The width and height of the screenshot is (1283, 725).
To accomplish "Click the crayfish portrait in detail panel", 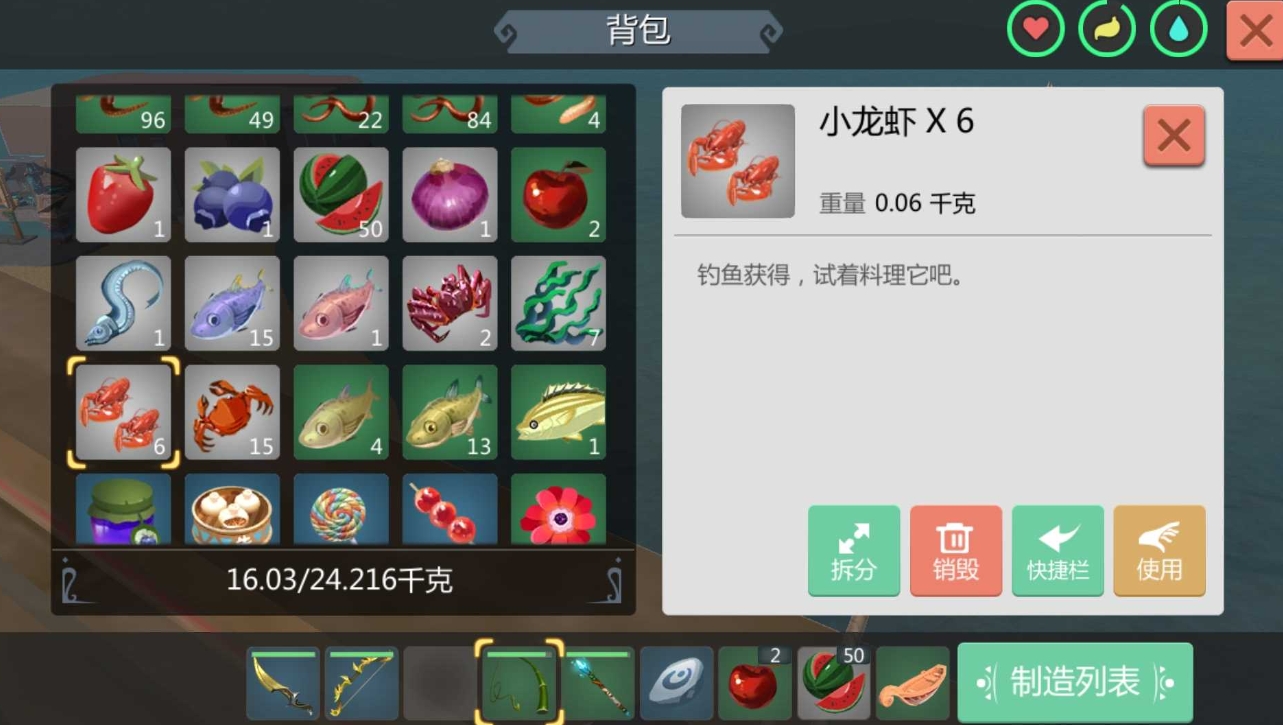I will pyautogui.click(x=737, y=161).
